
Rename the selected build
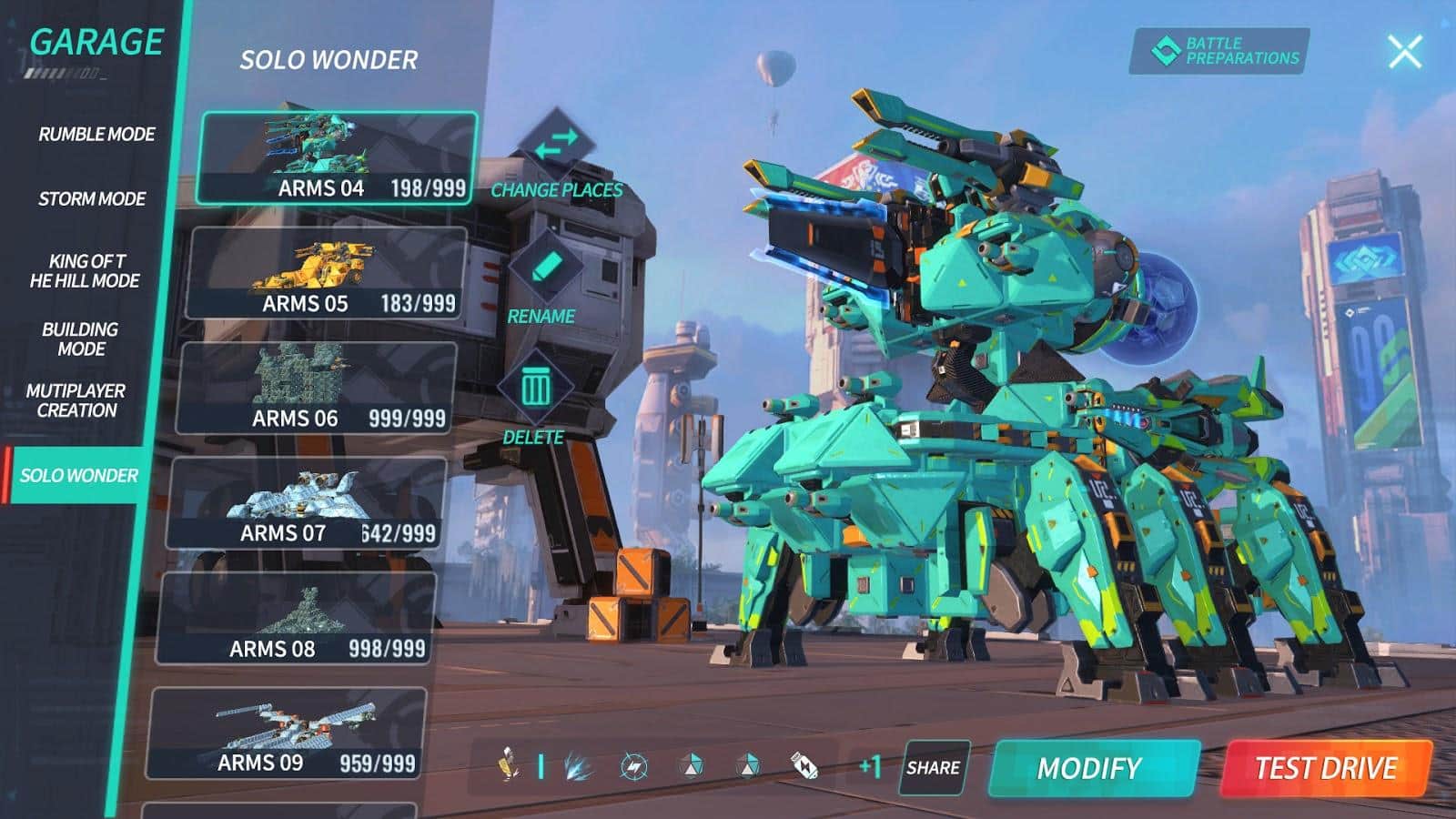click(544, 268)
